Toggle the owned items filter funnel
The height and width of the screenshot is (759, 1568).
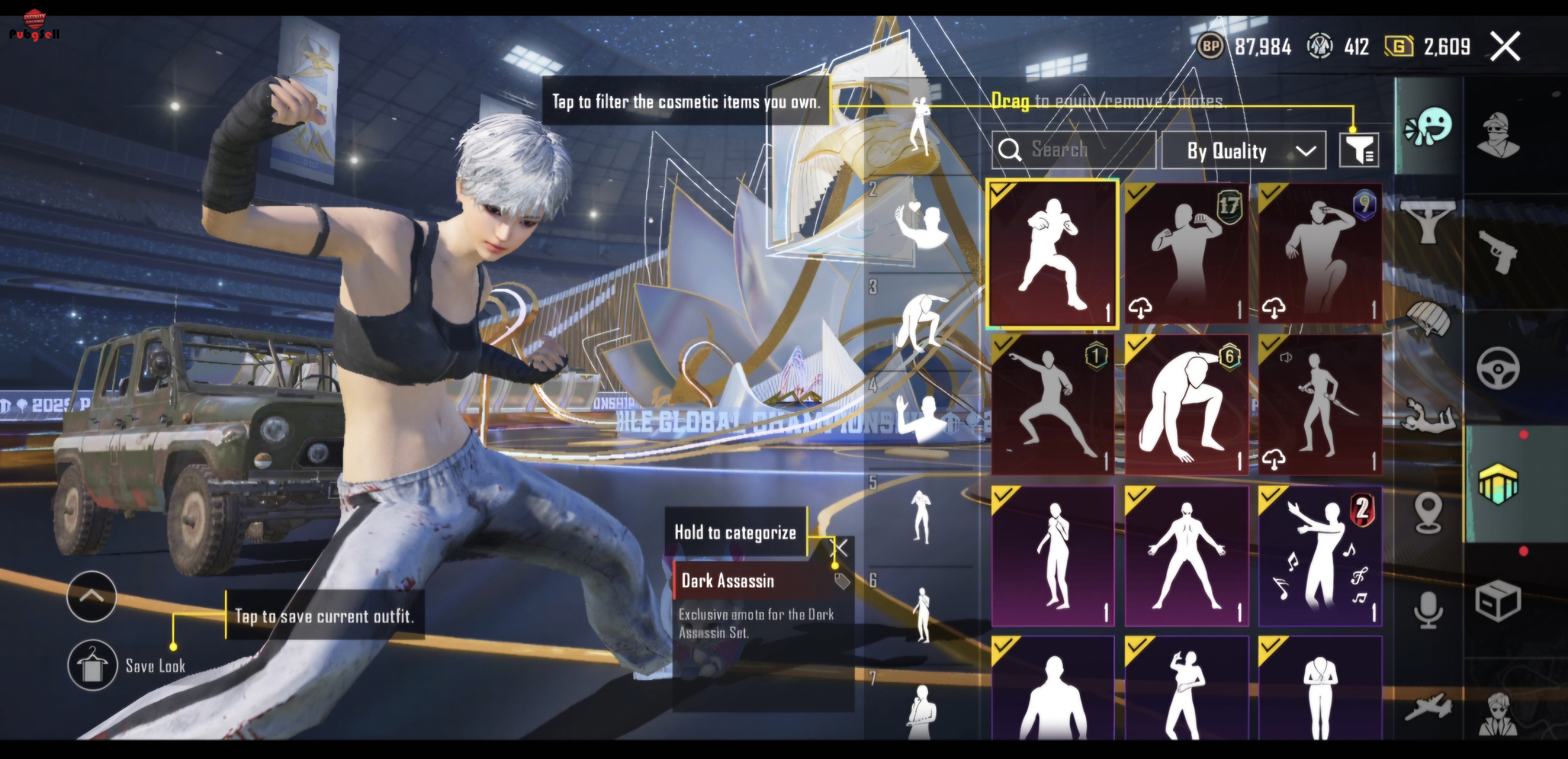pos(1359,150)
